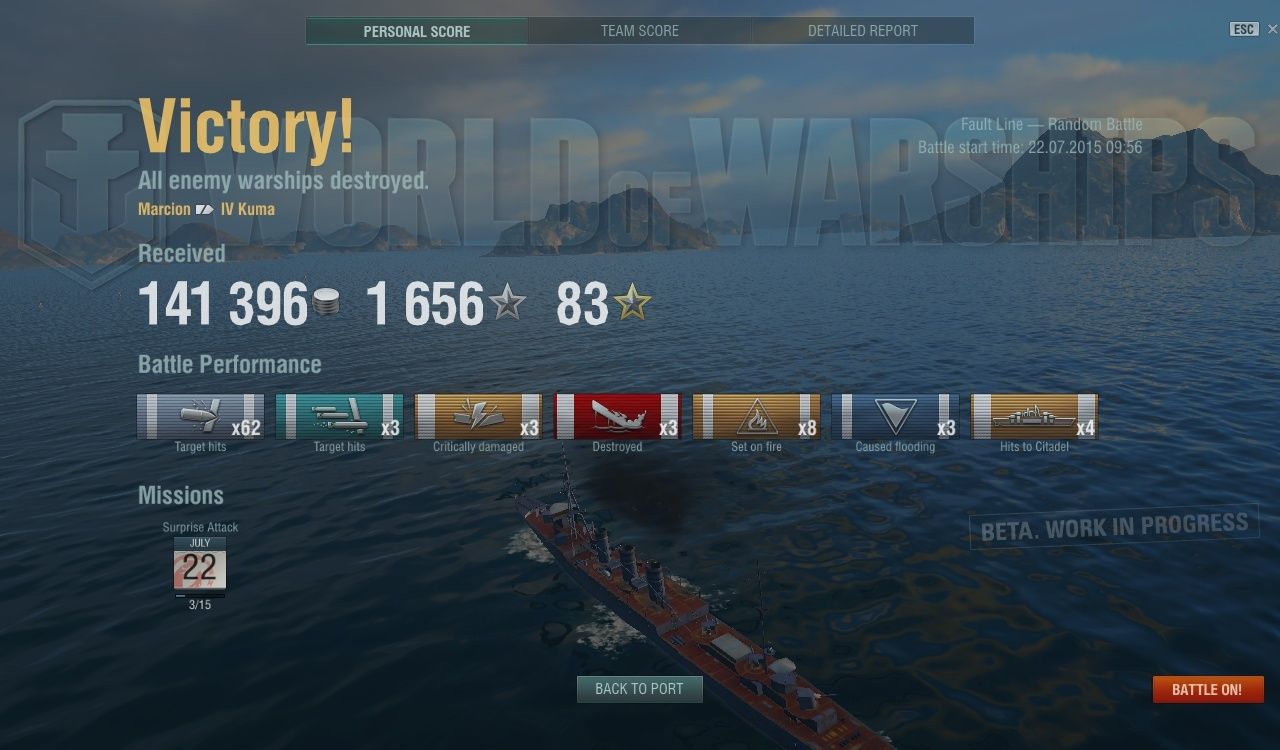Select the x62 Target hits shell ribbon
Screen dimensions: 1280x750
201,416
